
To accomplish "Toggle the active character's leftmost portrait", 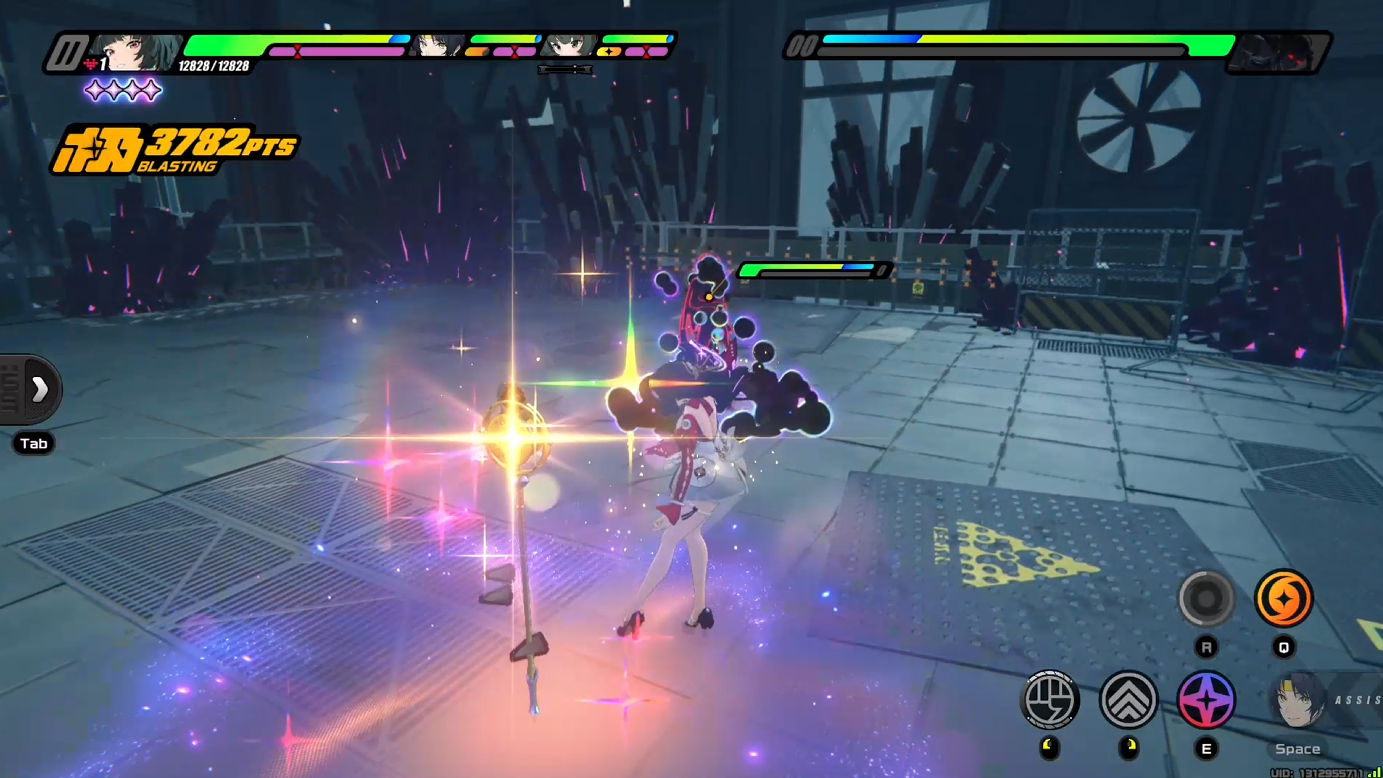I will [x=137, y=47].
